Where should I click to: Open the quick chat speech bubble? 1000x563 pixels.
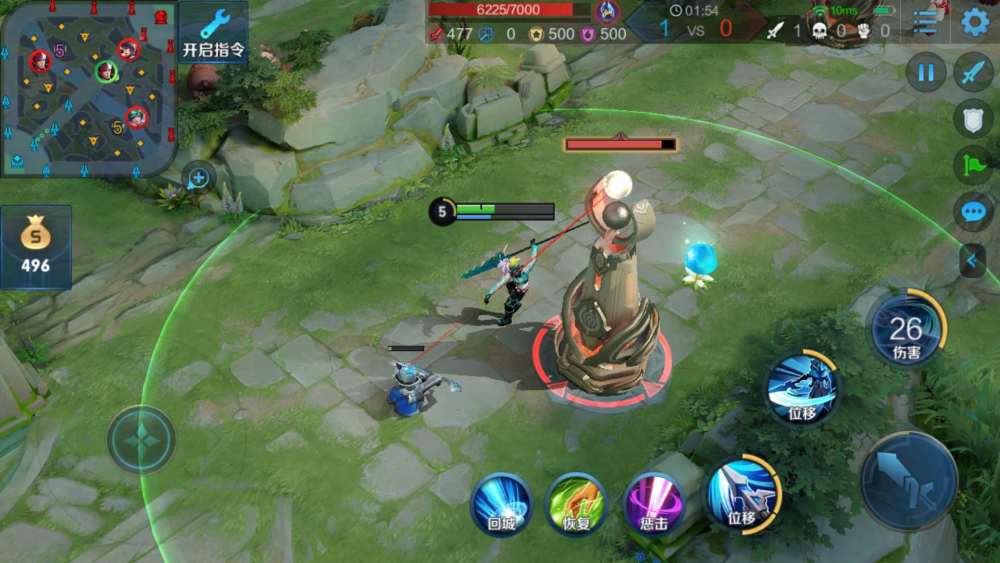[x=973, y=212]
